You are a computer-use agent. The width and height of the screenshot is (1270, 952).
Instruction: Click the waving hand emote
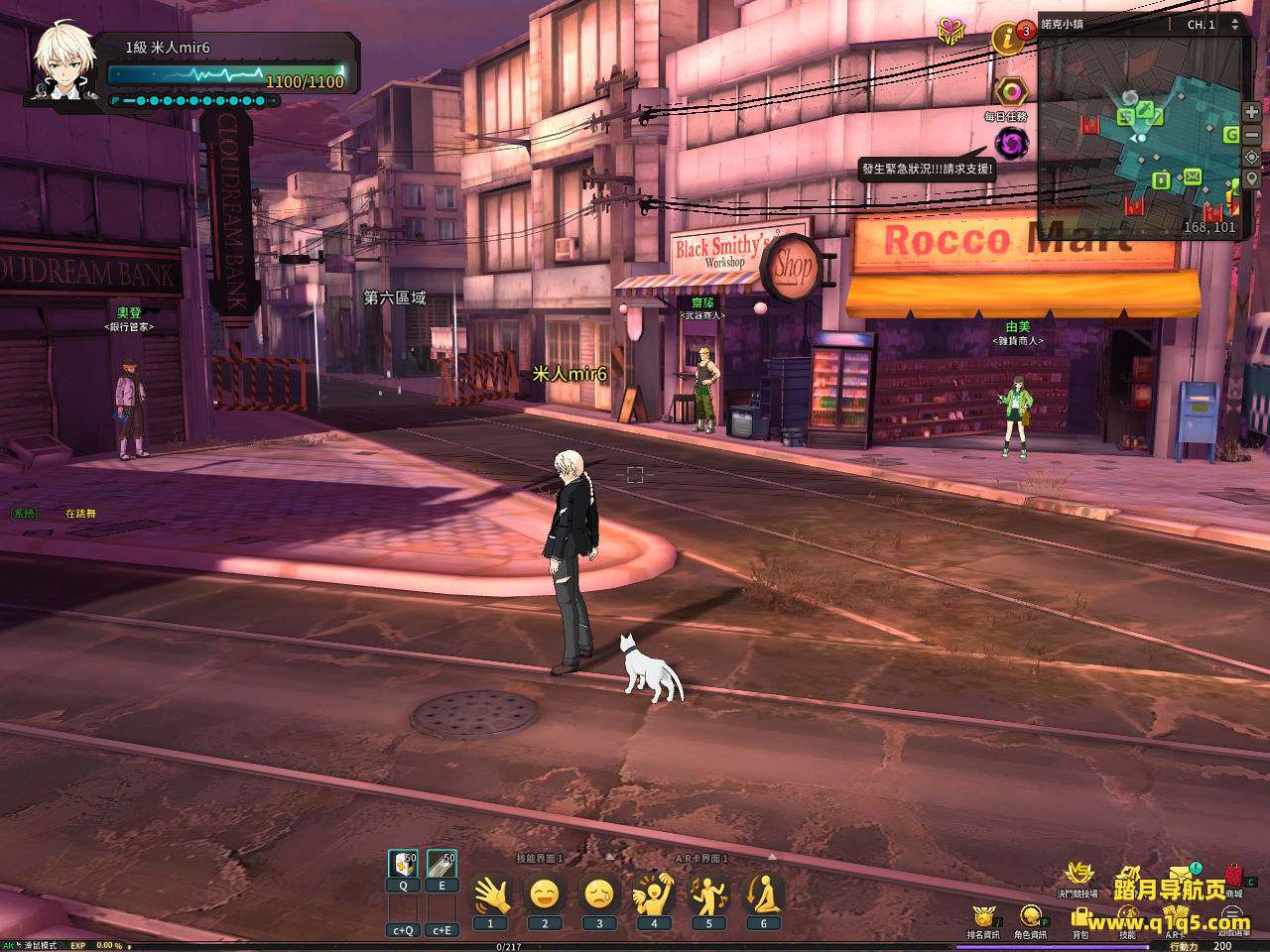[x=490, y=895]
